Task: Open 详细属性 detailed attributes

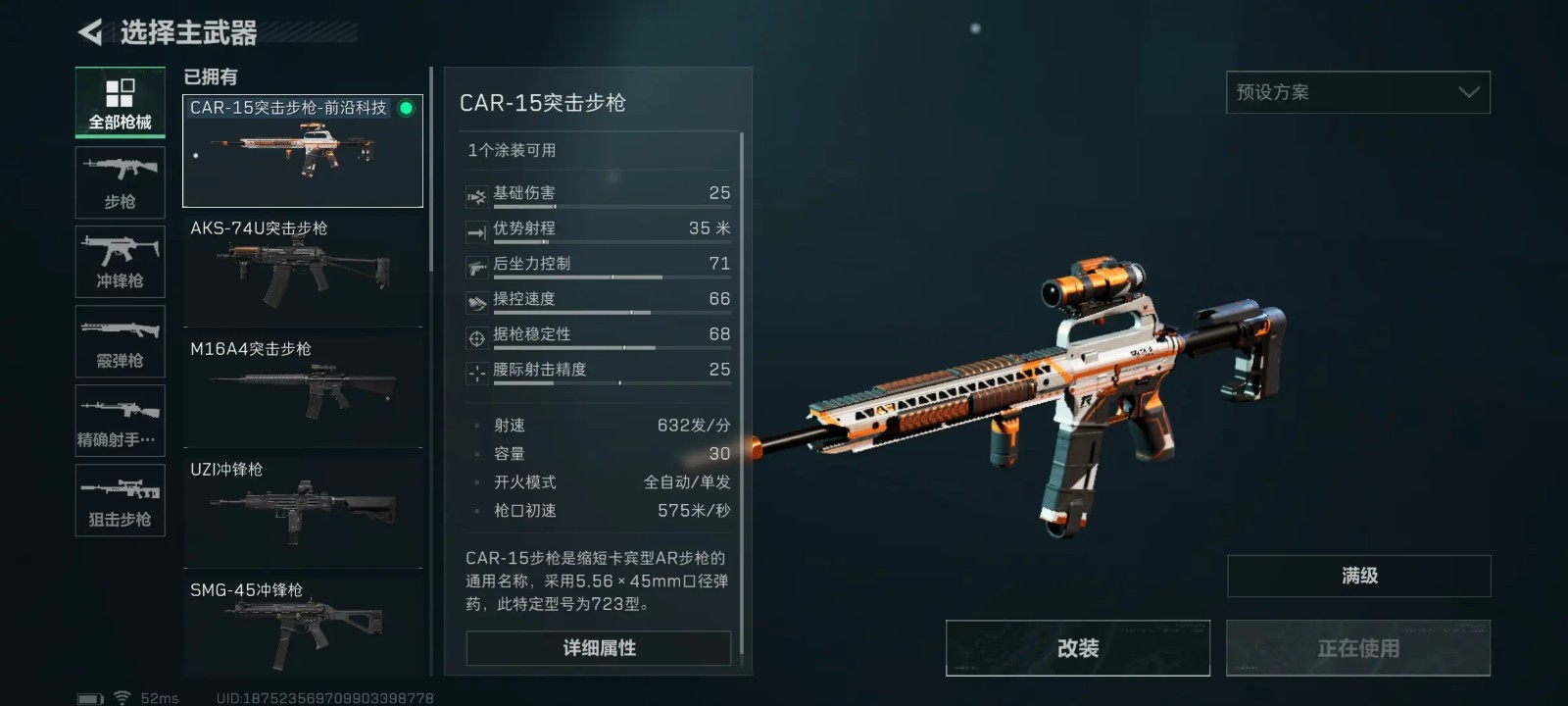Action: coord(599,648)
